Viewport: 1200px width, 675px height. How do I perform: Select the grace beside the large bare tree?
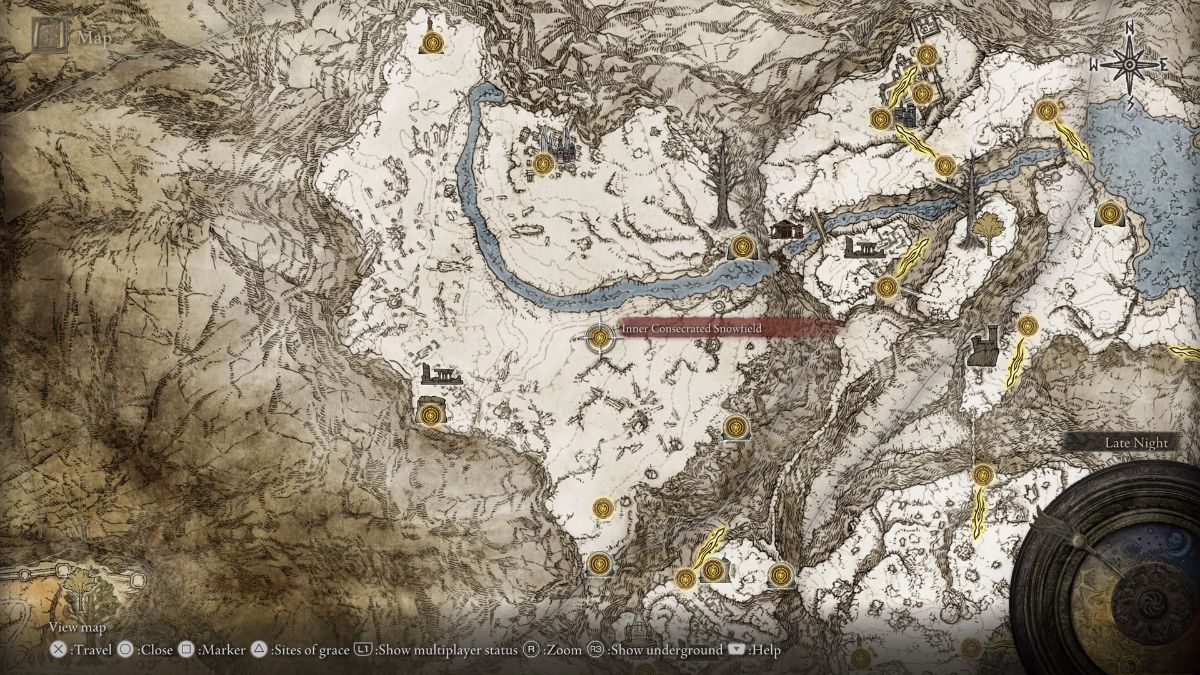pos(741,245)
